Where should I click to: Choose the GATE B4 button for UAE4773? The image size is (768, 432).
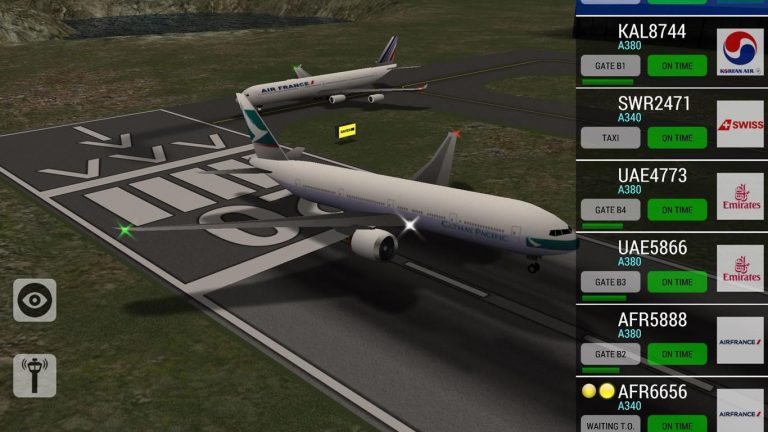point(611,210)
